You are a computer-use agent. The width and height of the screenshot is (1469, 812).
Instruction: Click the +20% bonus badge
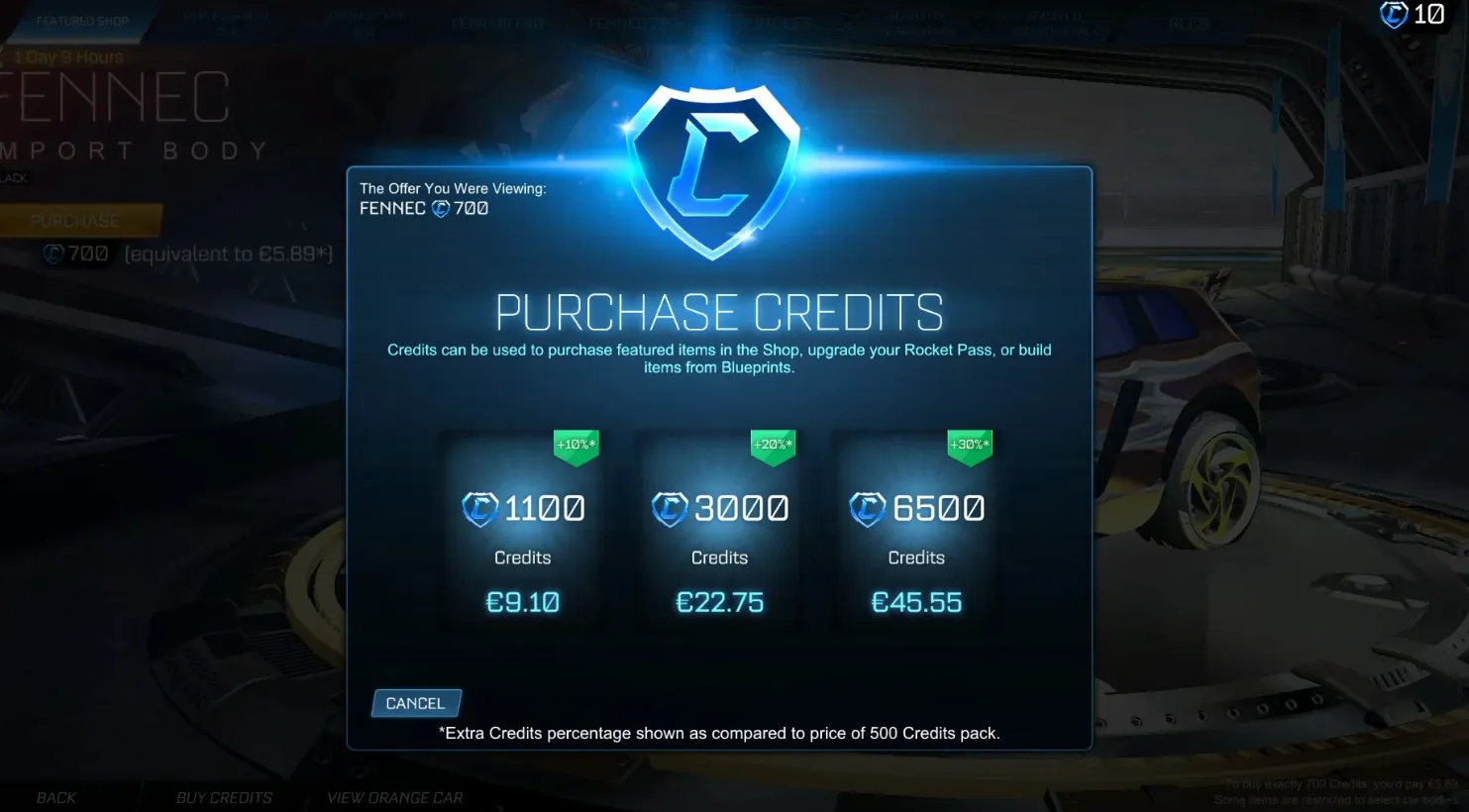tap(772, 445)
